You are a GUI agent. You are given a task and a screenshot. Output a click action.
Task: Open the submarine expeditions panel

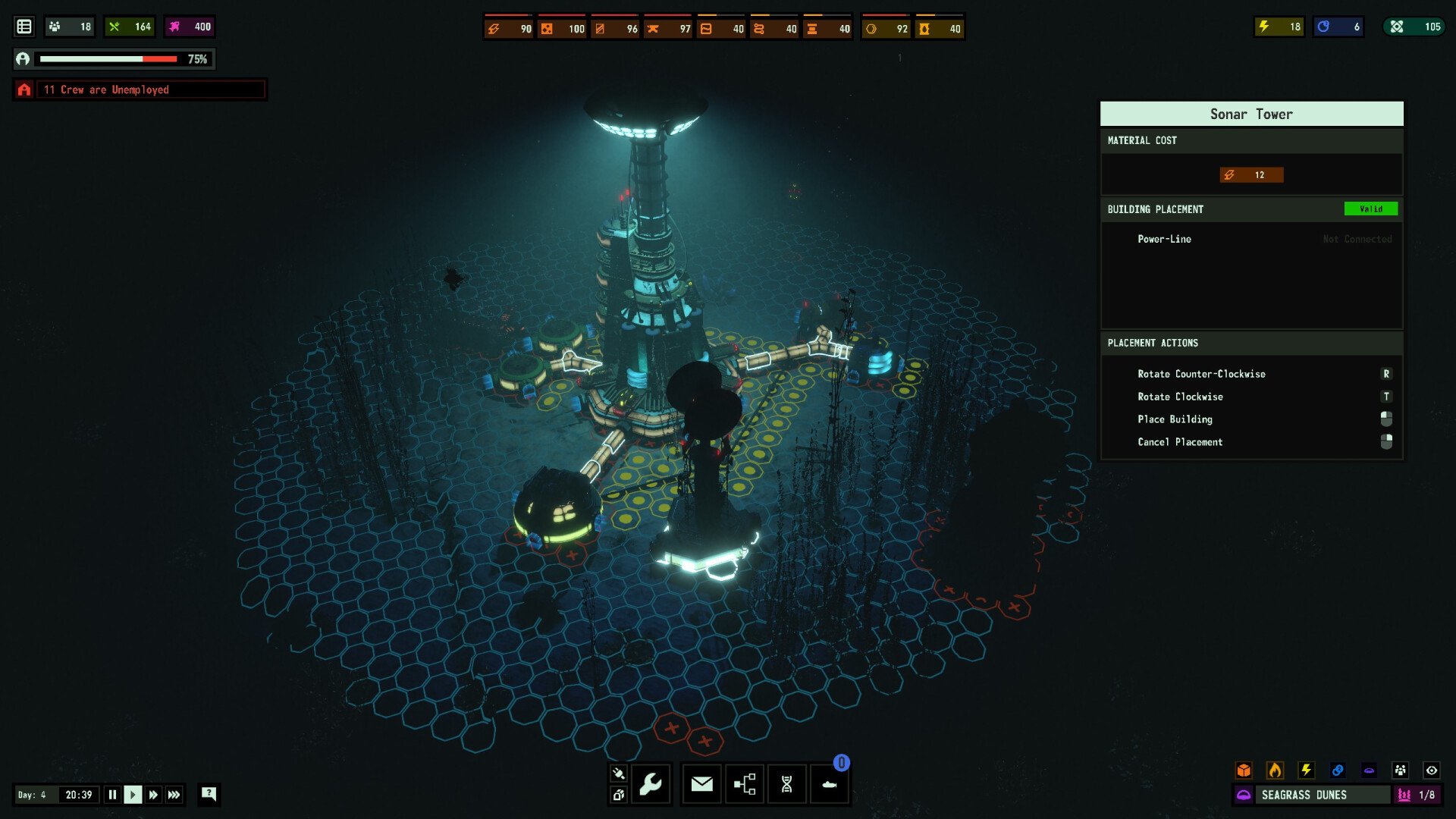(x=830, y=784)
